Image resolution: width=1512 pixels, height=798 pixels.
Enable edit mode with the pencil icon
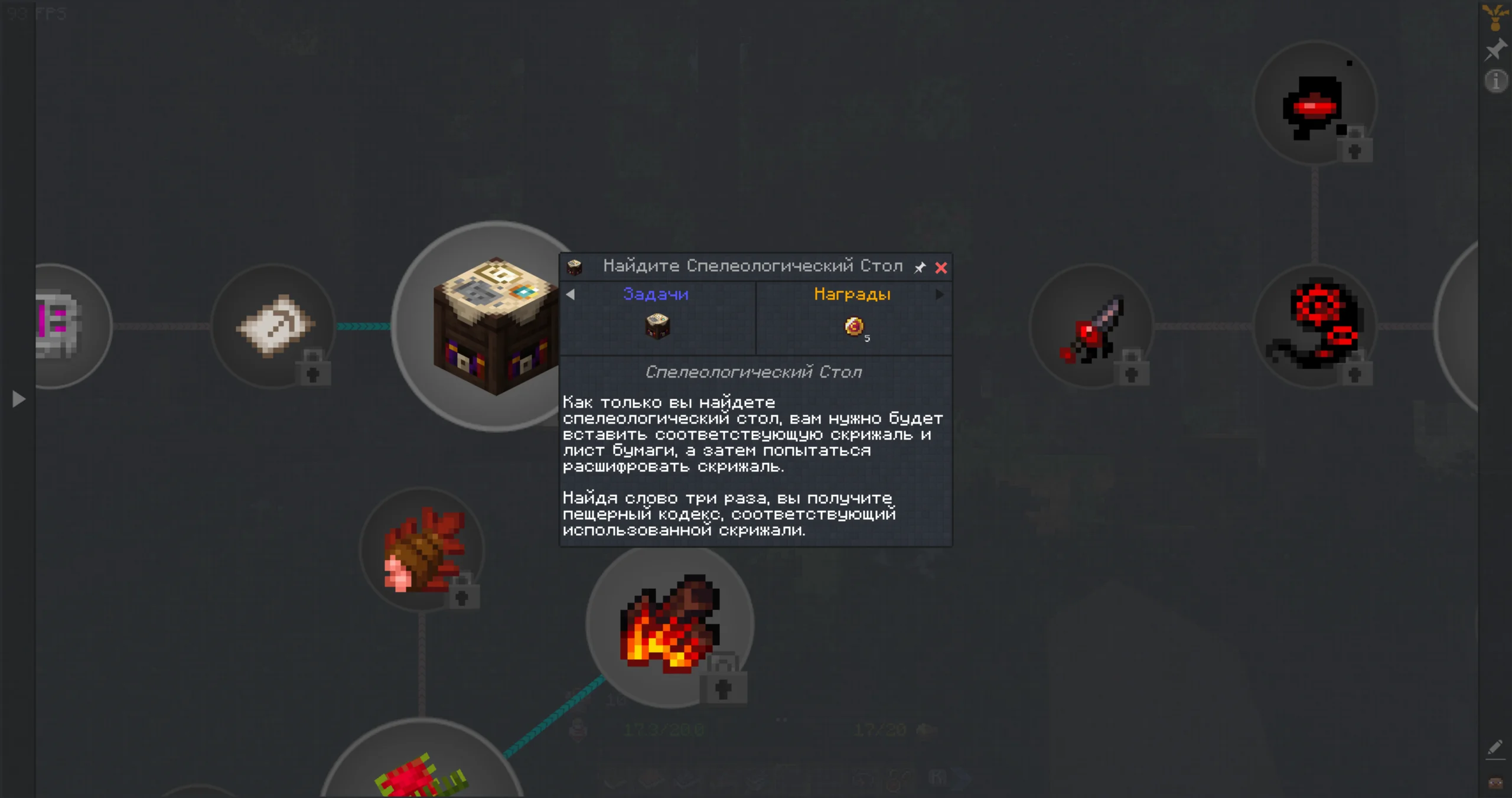(1495, 748)
